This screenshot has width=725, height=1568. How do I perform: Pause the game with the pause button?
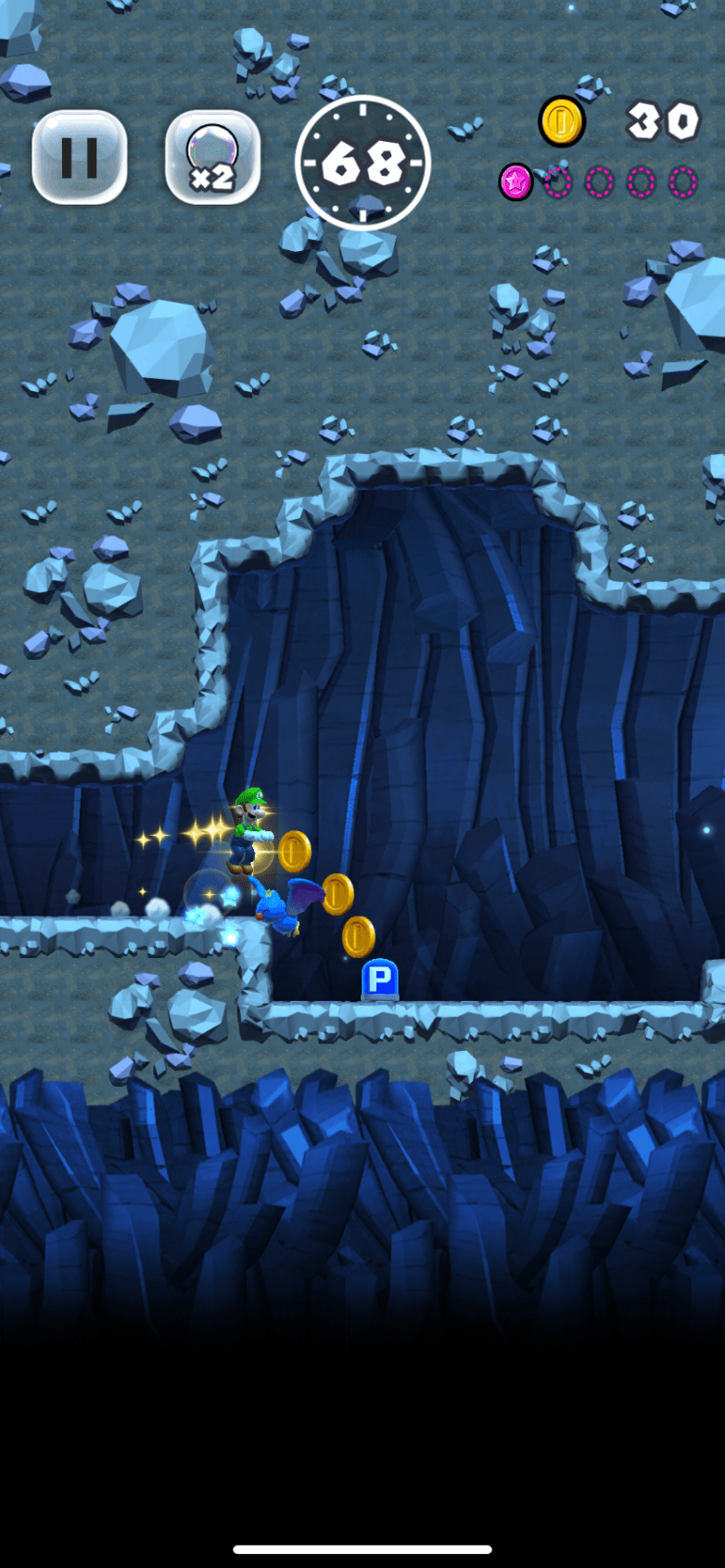pyautogui.click(x=80, y=158)
